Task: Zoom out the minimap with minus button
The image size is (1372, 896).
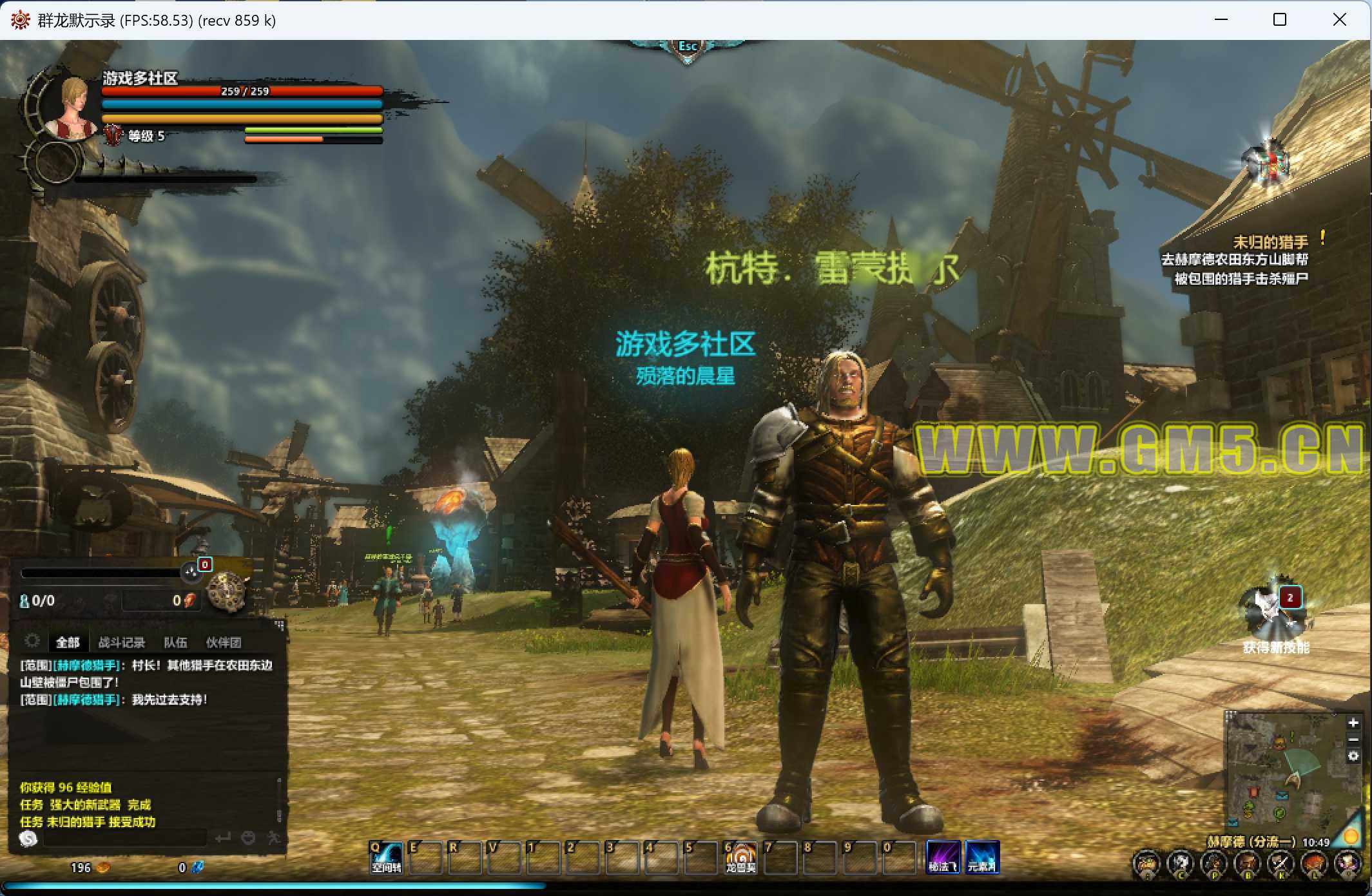Action: [1353, 739]
